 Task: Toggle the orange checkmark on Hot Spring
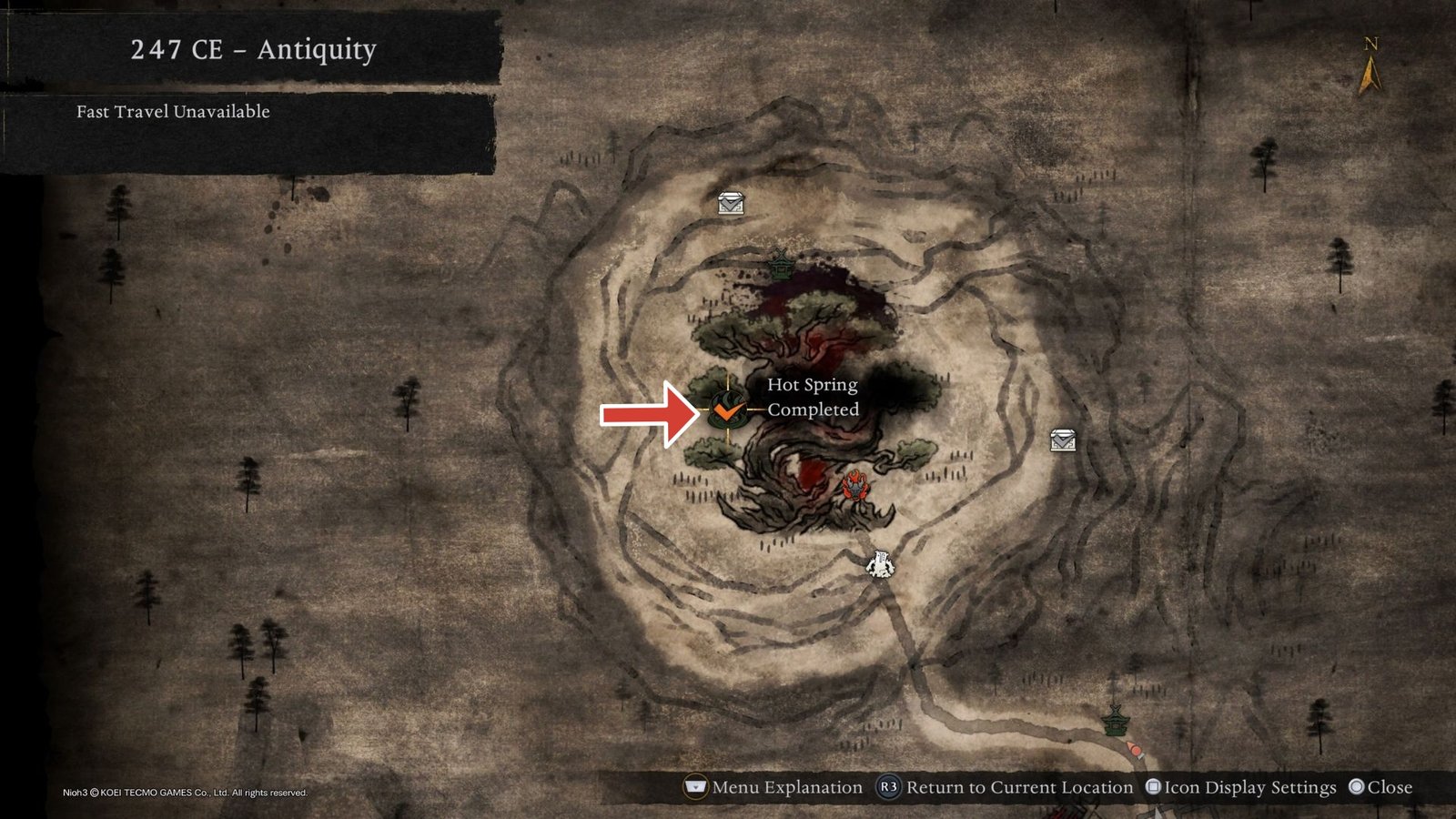click(x=728, y=411)
